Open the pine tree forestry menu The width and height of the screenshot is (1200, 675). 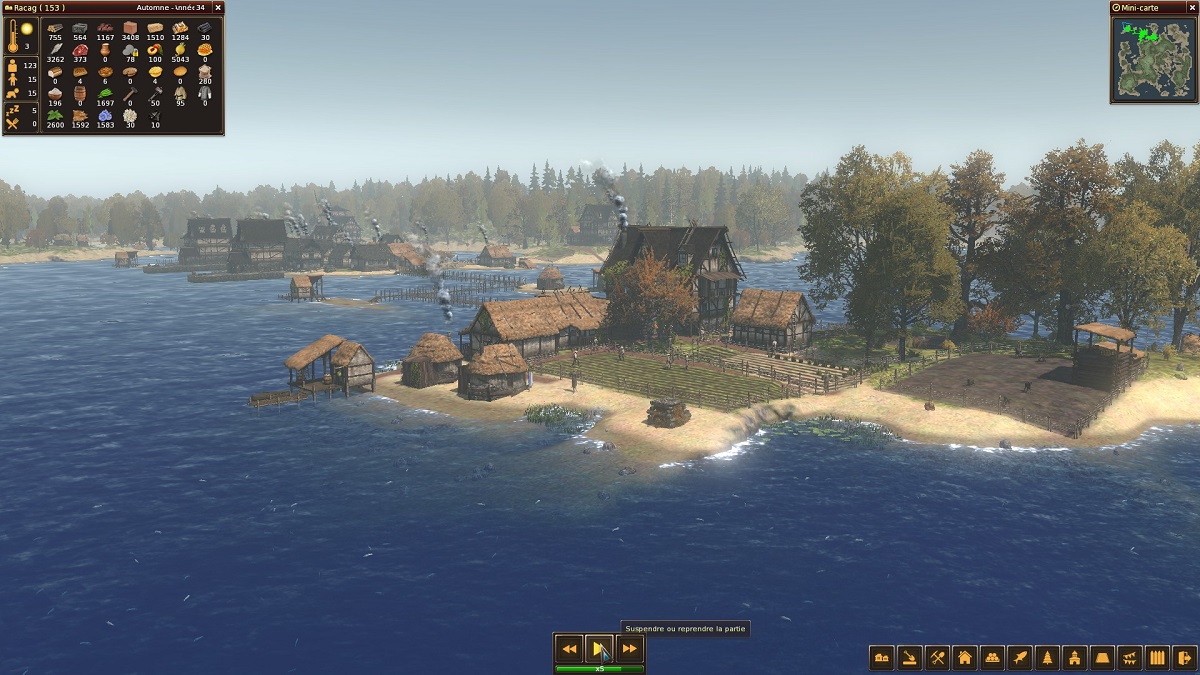pos(1047,658)
